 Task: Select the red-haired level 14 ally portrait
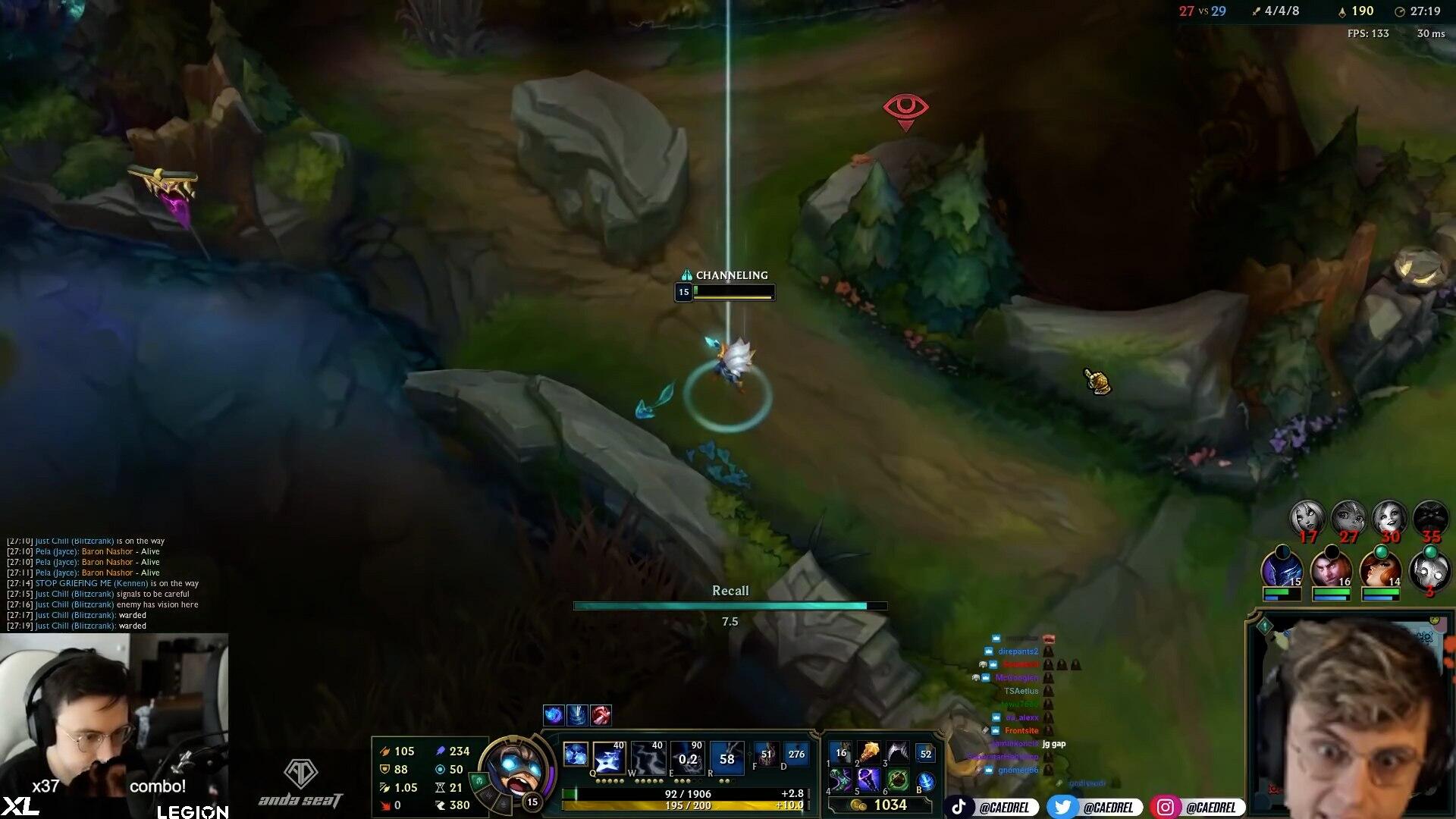click(1380, 569)
